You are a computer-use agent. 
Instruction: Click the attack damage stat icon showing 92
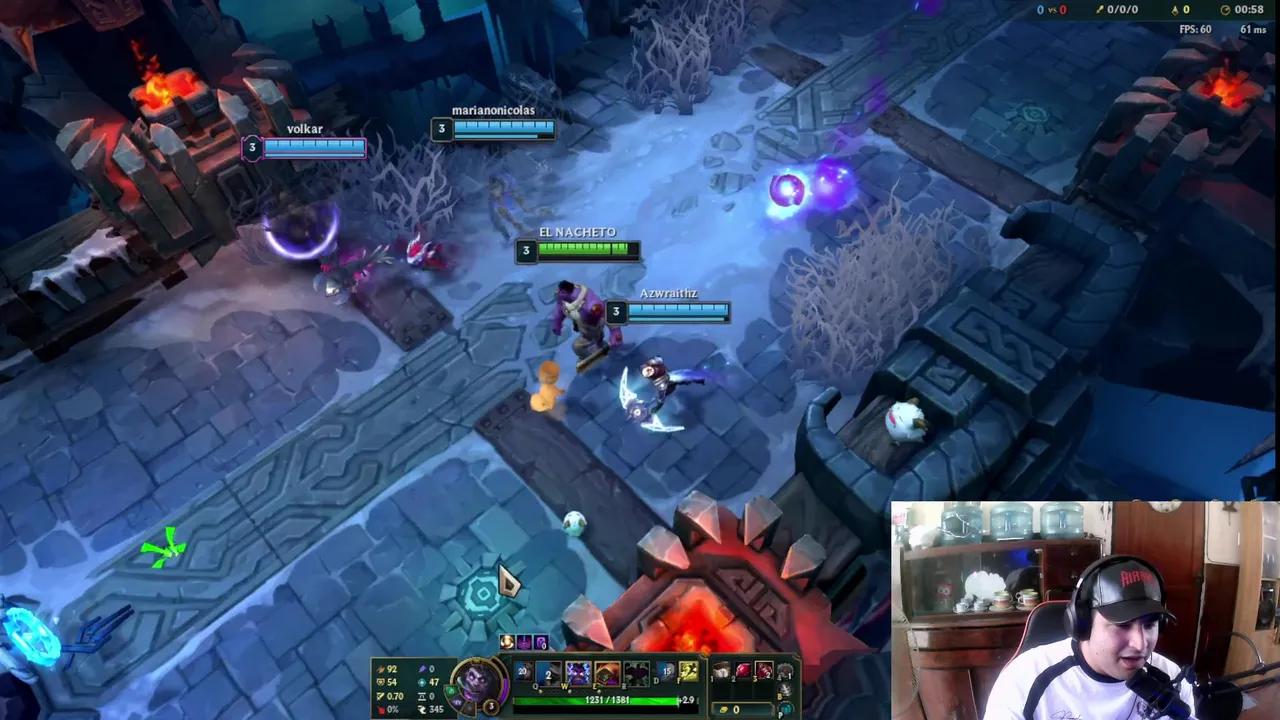point(380,668)
